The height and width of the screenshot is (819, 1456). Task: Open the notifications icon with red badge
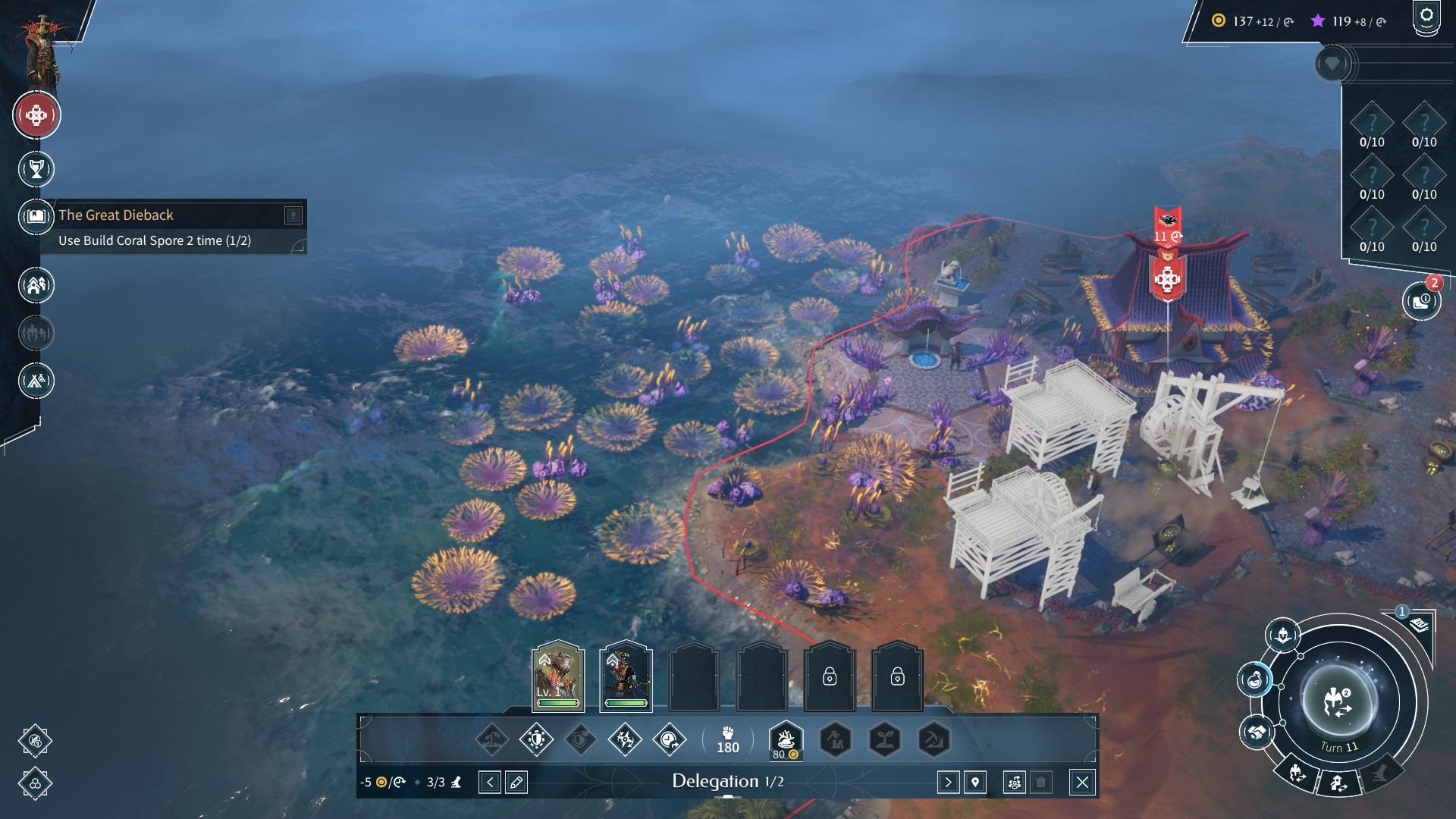pyautogui.click(x=1420, y=301)
